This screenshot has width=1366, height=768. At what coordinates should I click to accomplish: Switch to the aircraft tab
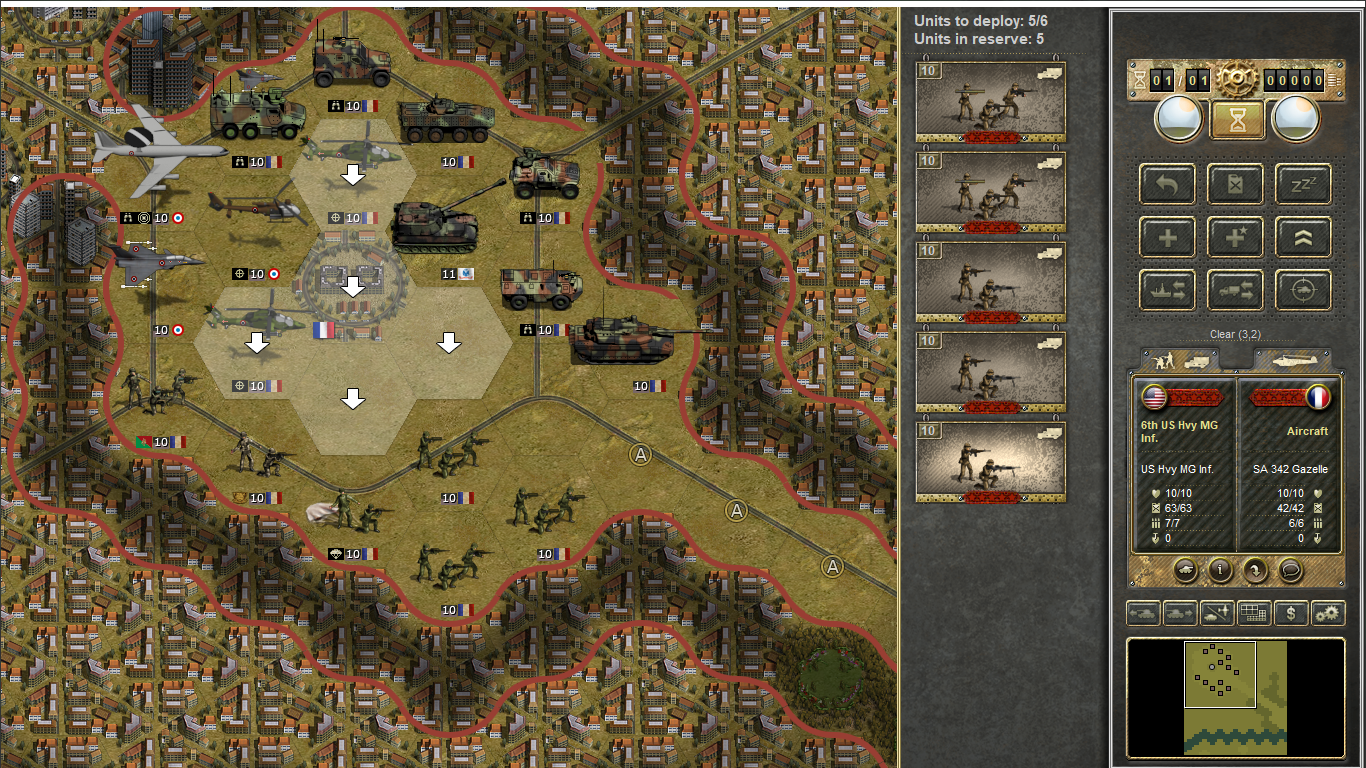point(1293,360)
